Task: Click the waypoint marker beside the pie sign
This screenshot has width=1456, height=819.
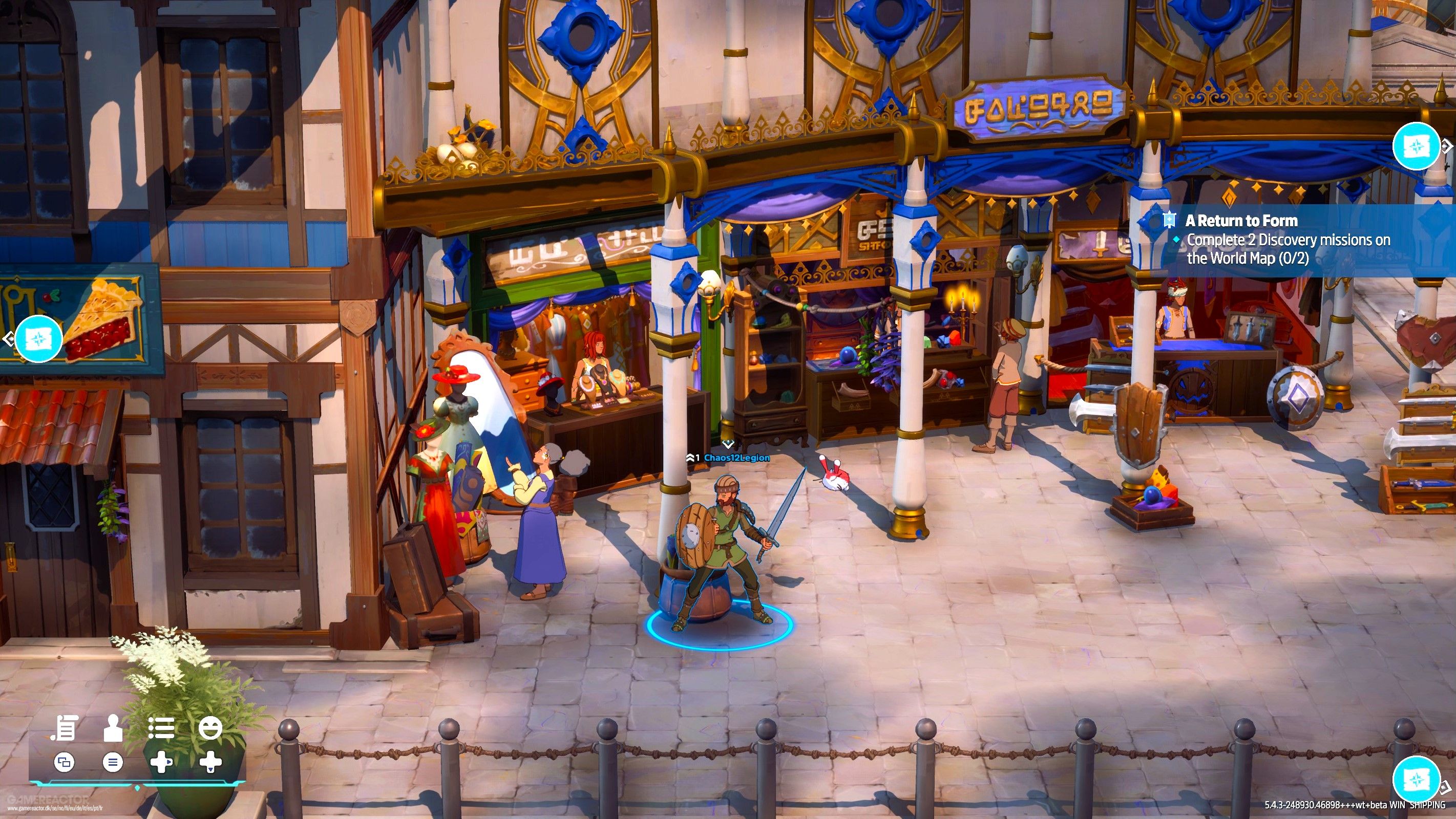Action: tap(38, 339)
